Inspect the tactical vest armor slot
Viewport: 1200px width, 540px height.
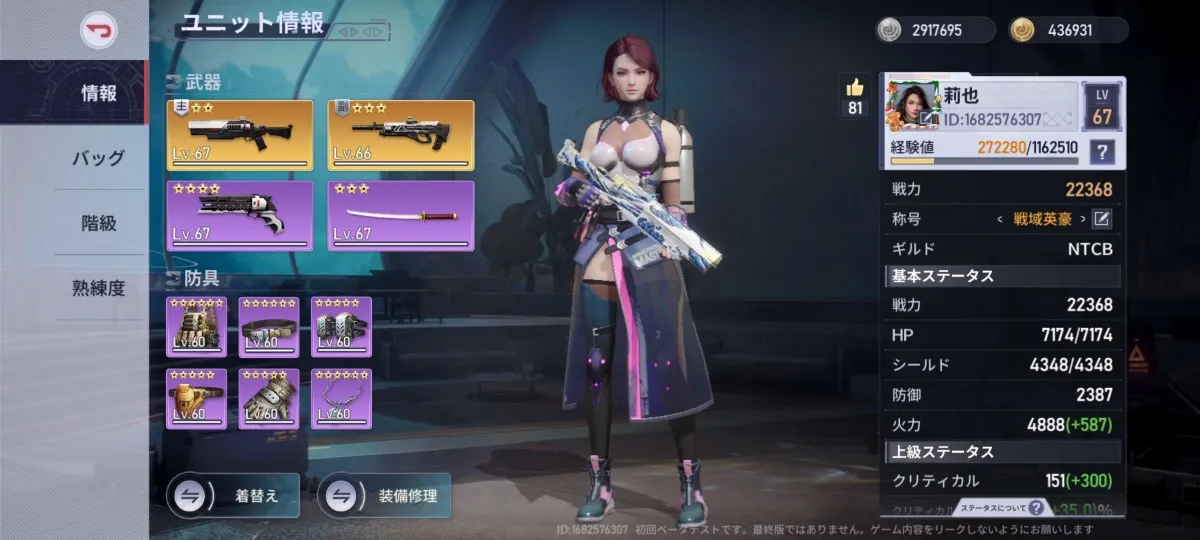(x=196, y=326)
